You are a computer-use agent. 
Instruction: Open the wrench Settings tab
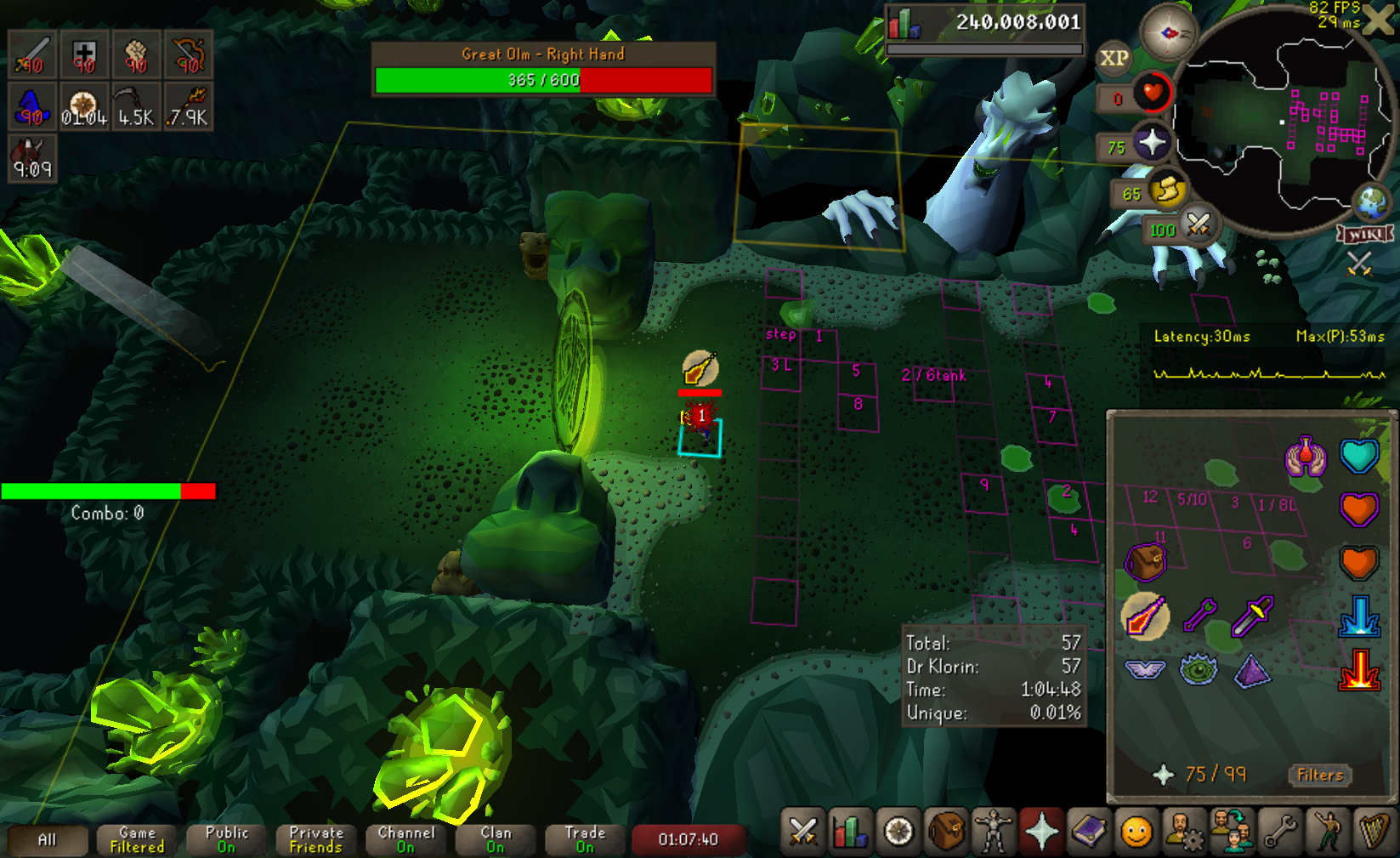(1279, 832)
